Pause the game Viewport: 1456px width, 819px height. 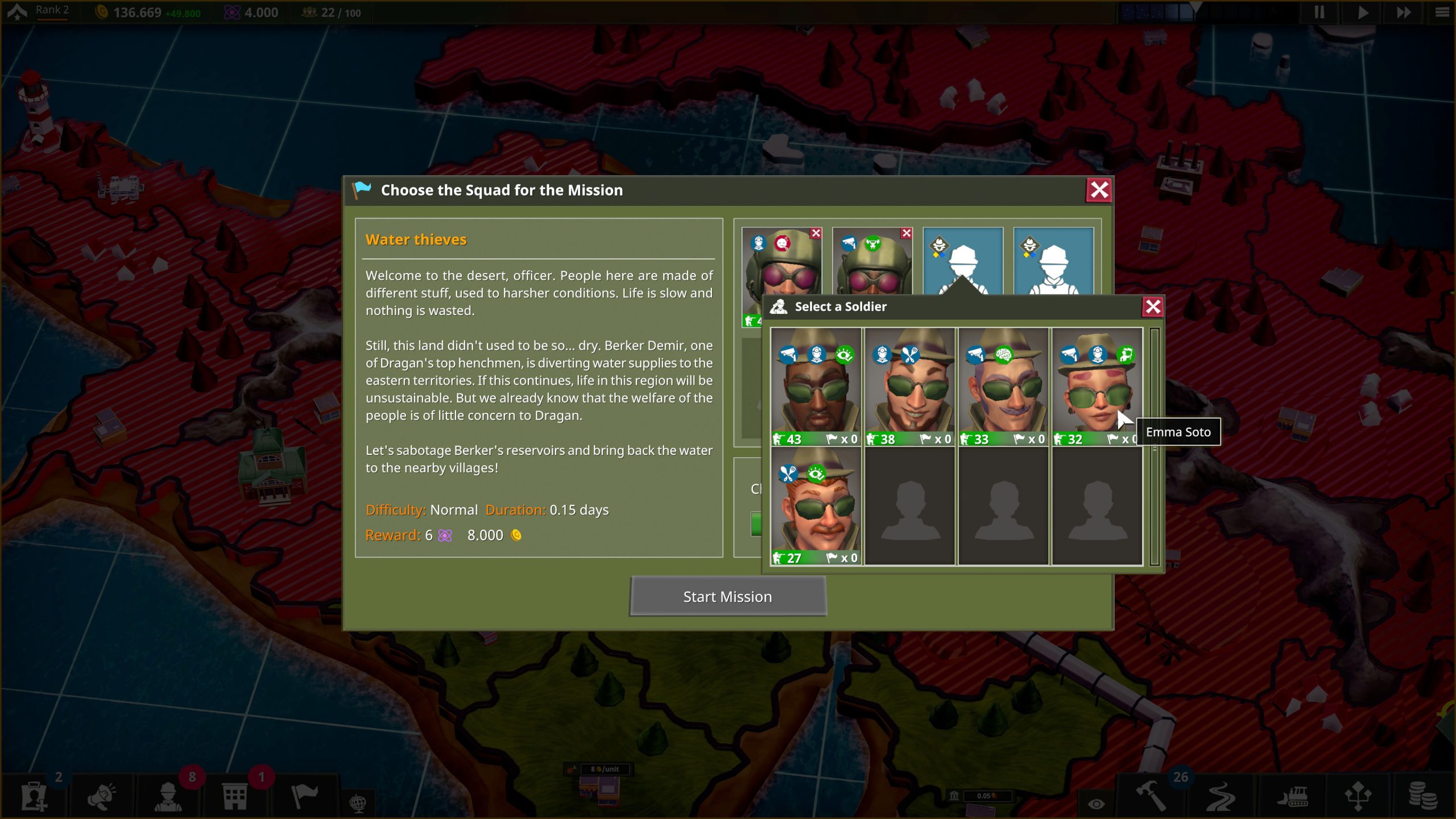tap(1319, 13)
